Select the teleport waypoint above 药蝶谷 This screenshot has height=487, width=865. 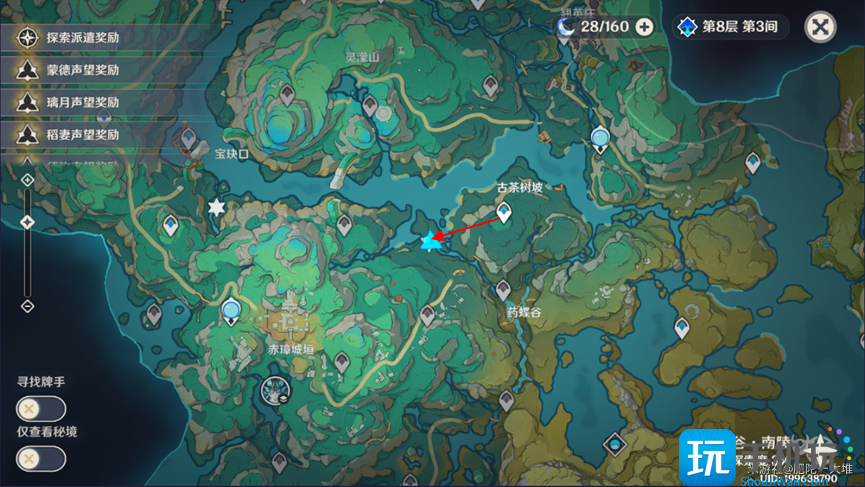pos(503,290)
